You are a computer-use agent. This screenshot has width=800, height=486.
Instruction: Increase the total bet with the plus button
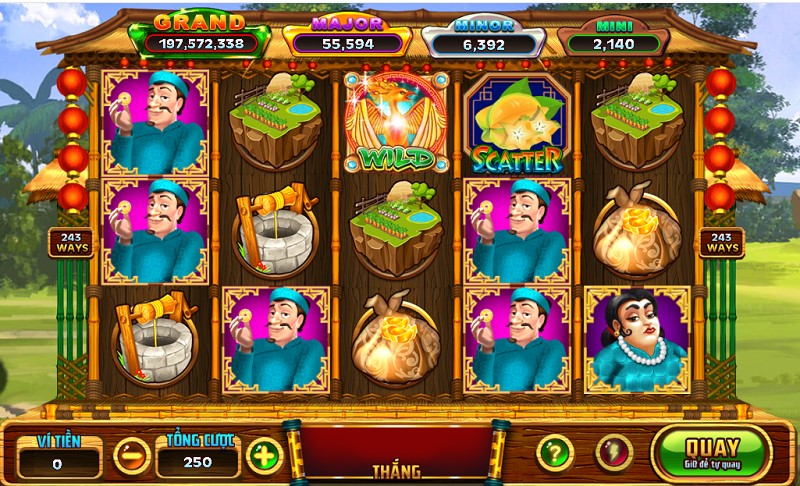point(264,456)
